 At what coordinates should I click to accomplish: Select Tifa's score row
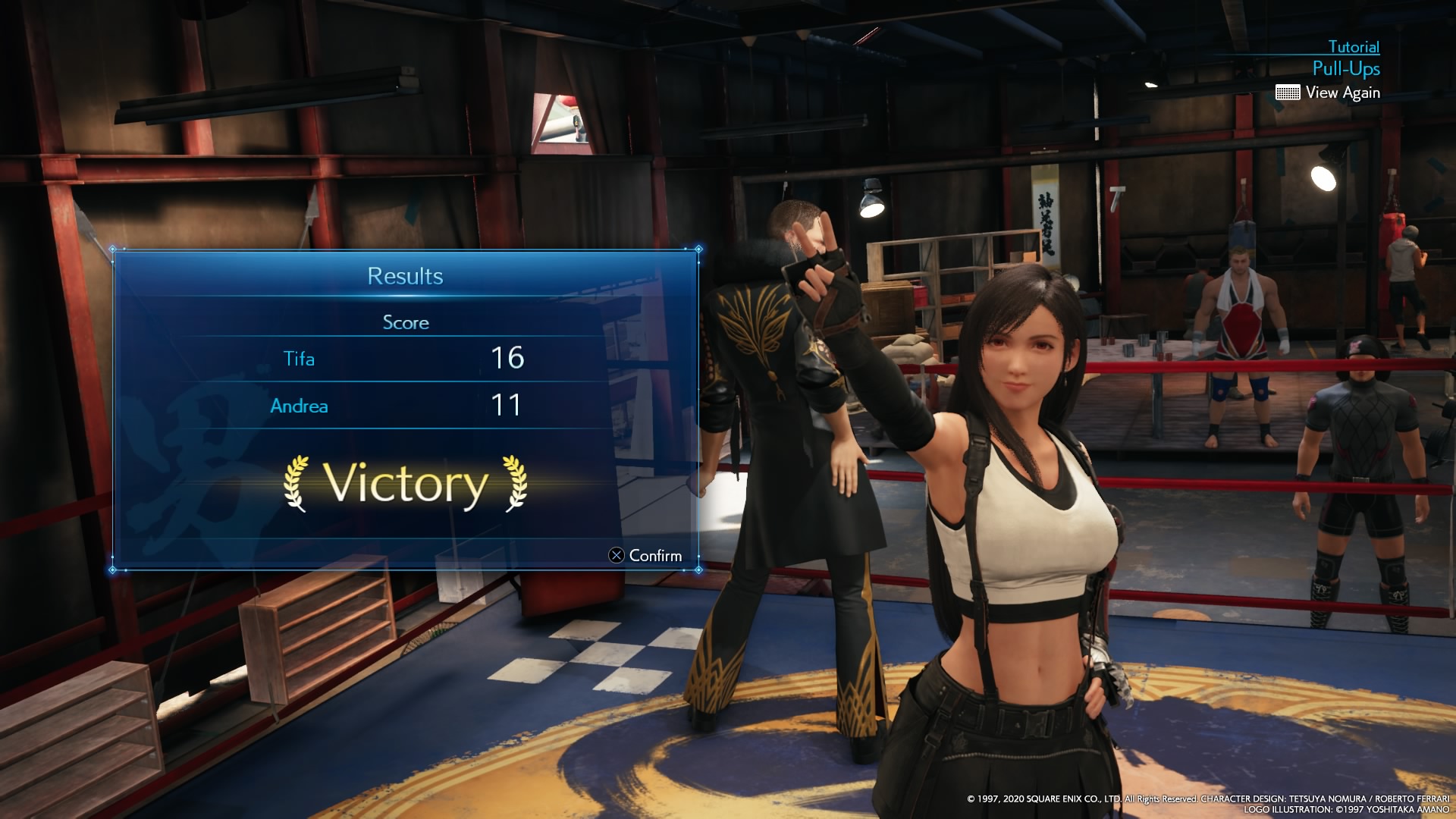tap(405, 359)
